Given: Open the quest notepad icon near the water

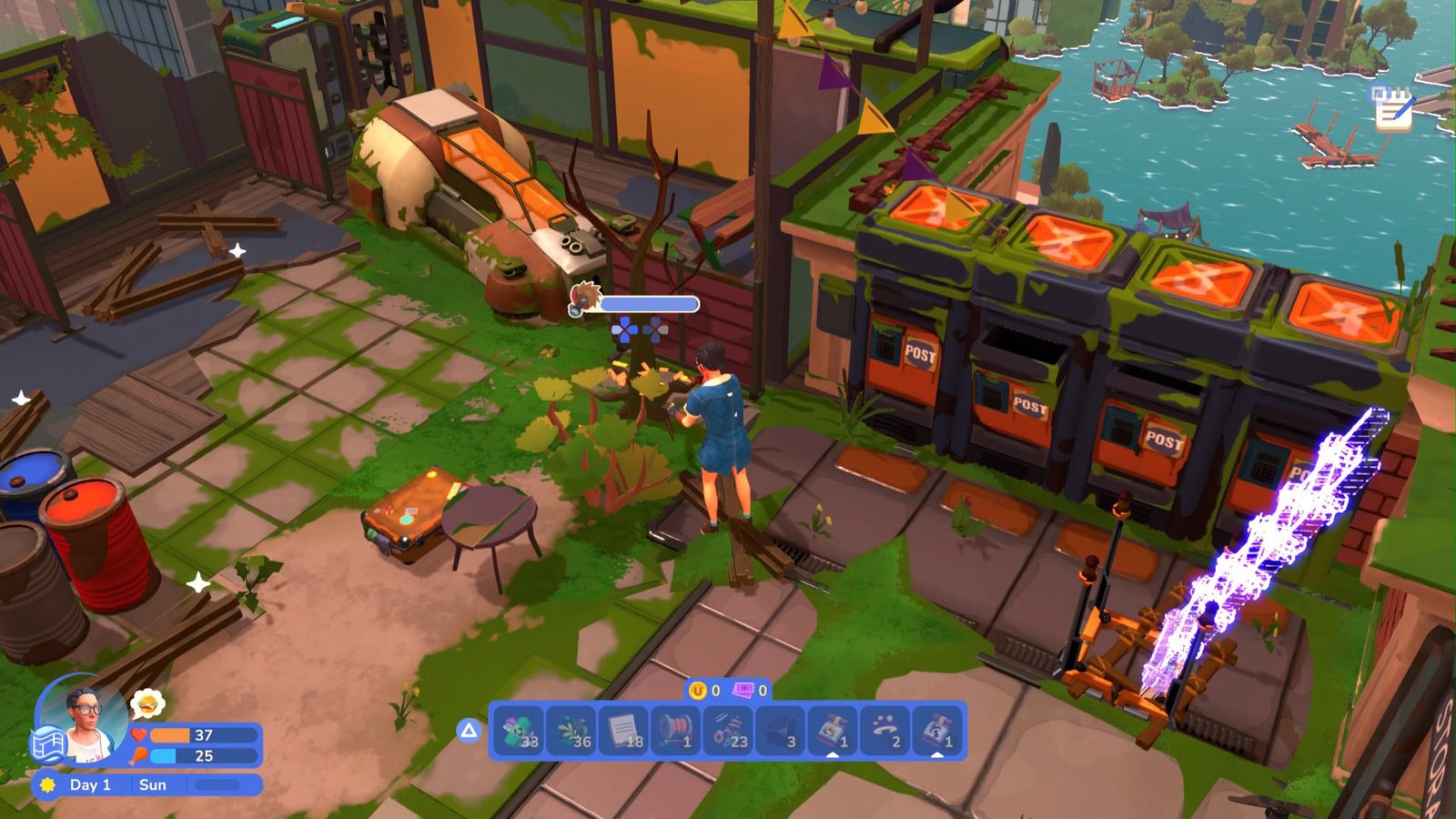Looking at the screenshot, I should click(x=1391, y=111).
